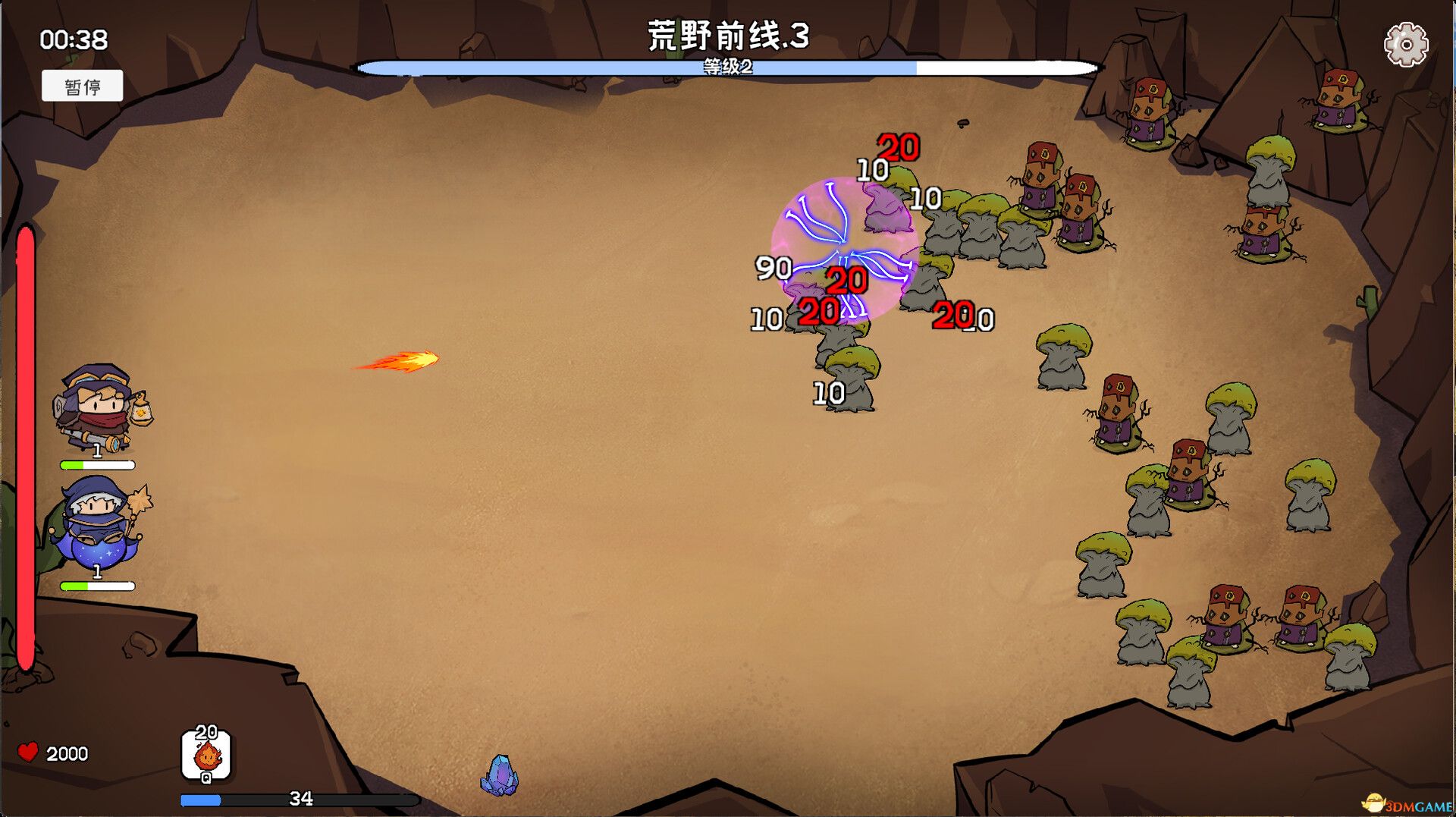Click the 等级2 level progress bar

click(728, 67)
